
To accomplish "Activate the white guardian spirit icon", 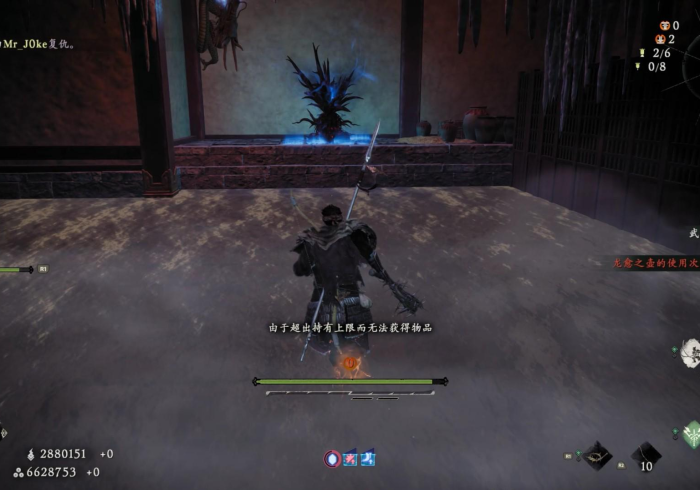I will click(690, 352).
